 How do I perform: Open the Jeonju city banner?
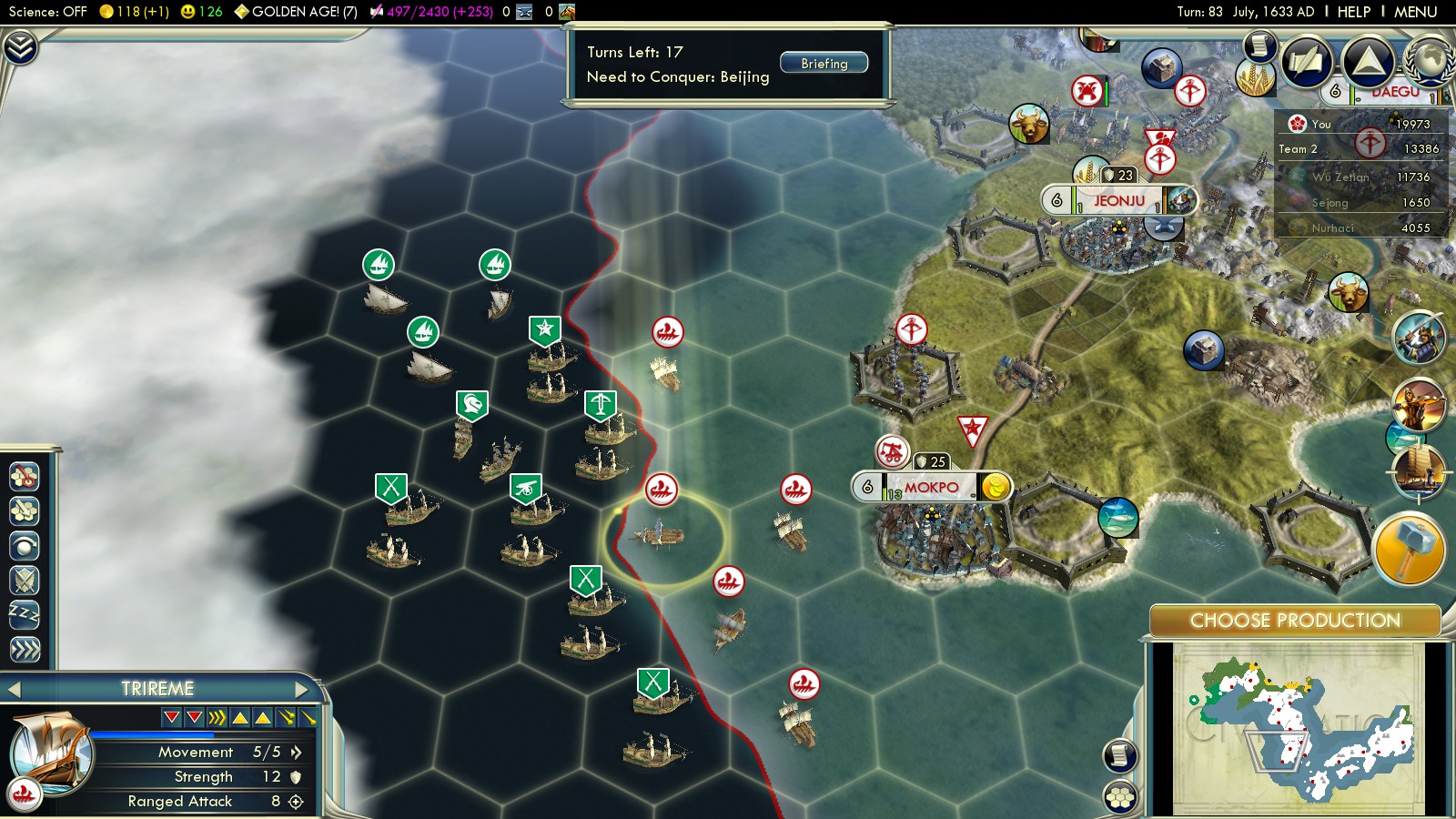coord(1118,200)
